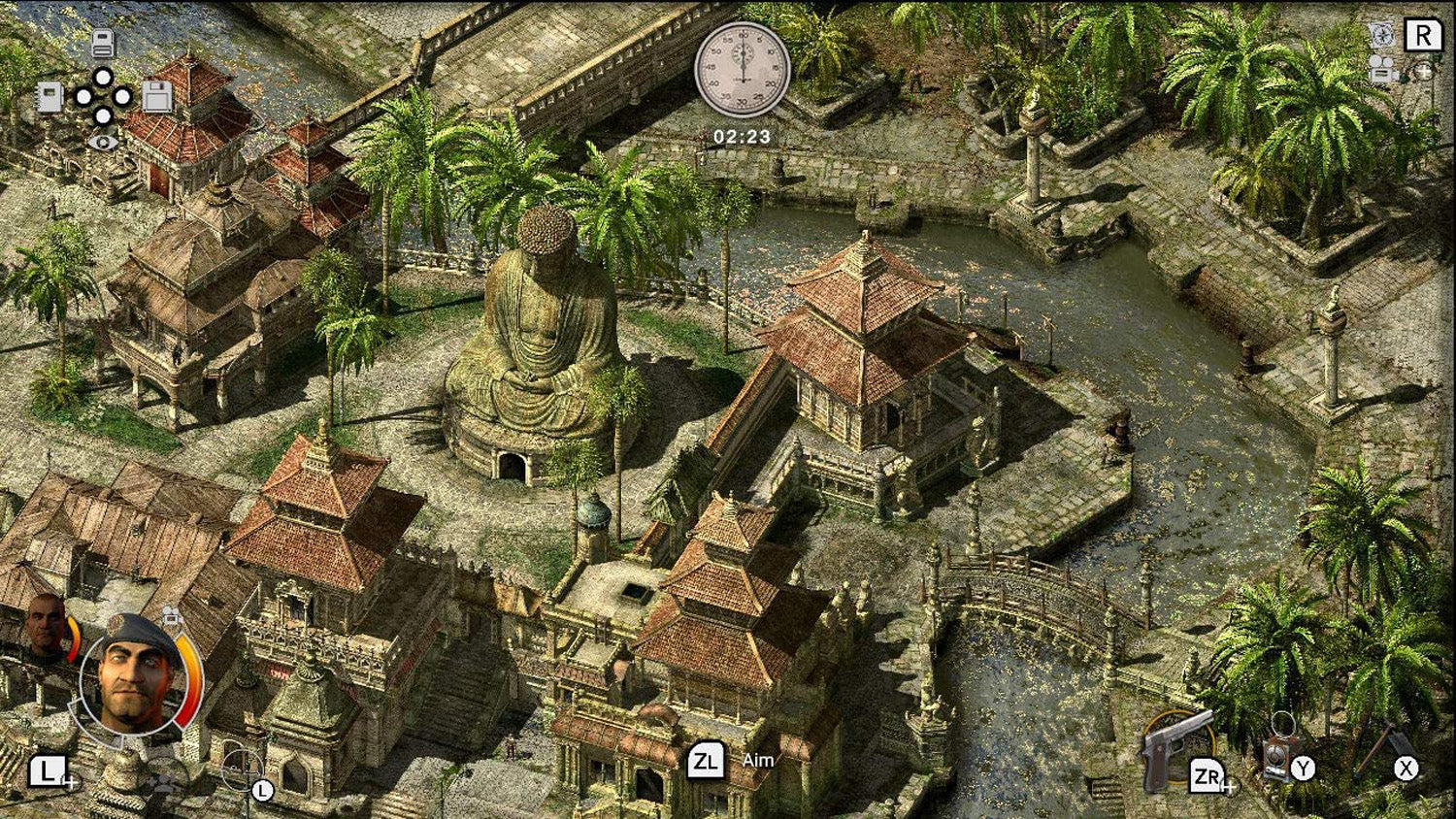
Task: Select the zoom magnifier icon
Action: pyautogui.click(x=1423, y=73)
